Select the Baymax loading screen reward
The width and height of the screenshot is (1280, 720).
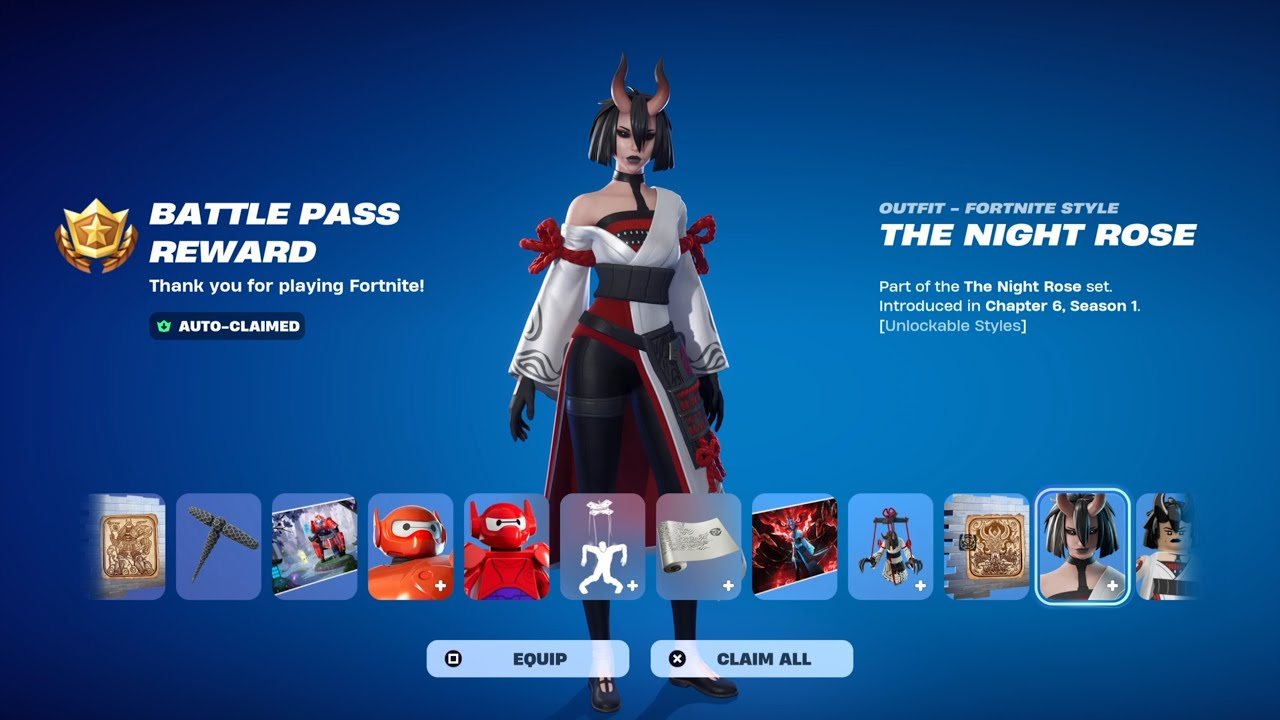tap(314, 546)
